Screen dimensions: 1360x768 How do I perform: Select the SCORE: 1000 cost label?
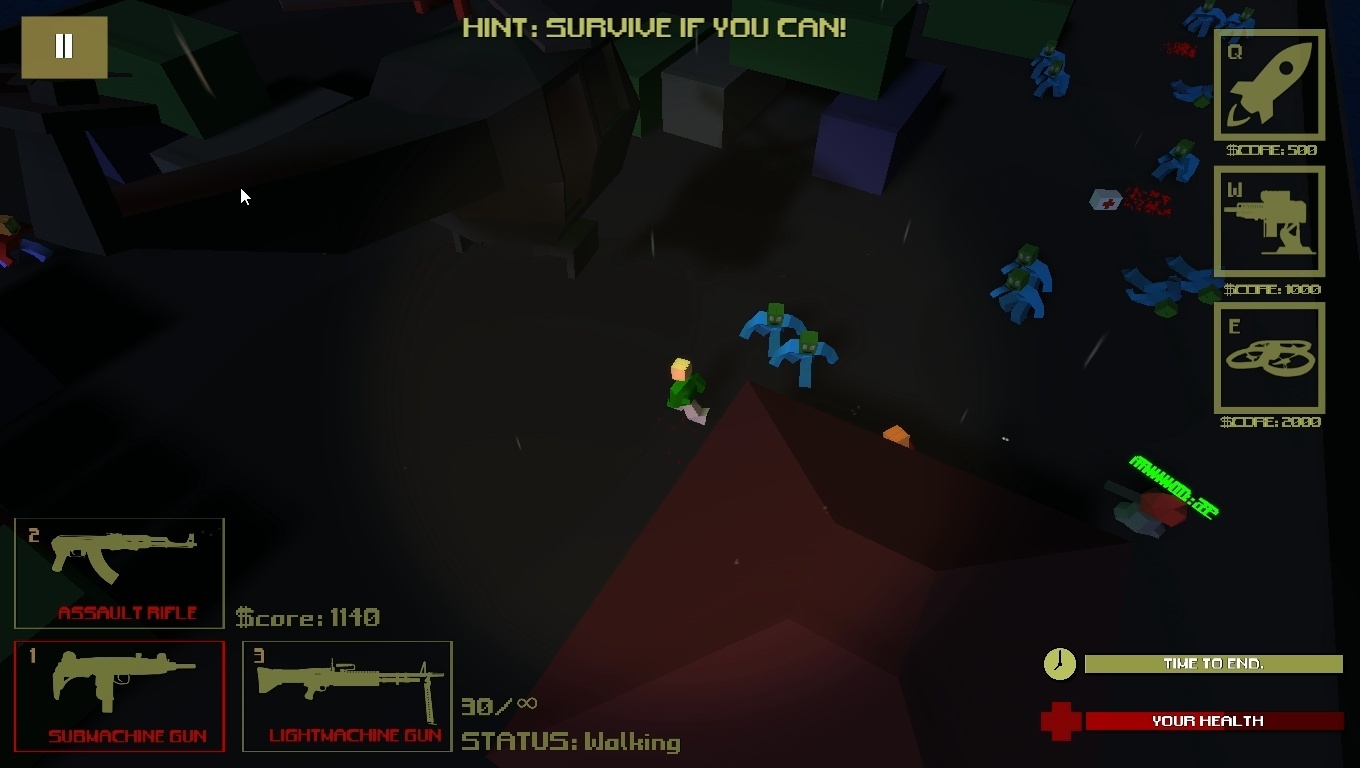point(1268,289)
